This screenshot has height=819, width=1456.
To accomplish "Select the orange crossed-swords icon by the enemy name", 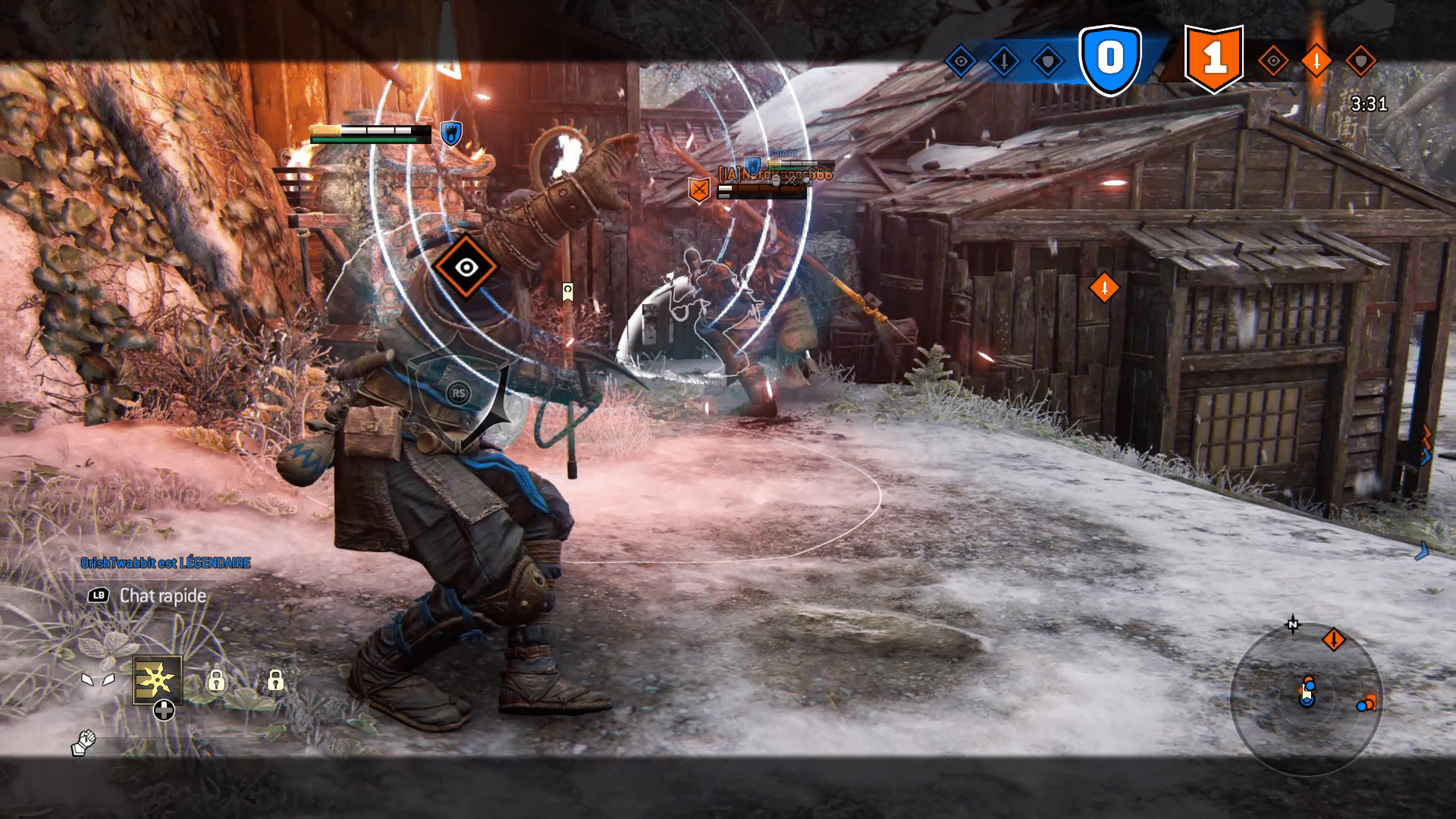I will click(x=699, y=189).
